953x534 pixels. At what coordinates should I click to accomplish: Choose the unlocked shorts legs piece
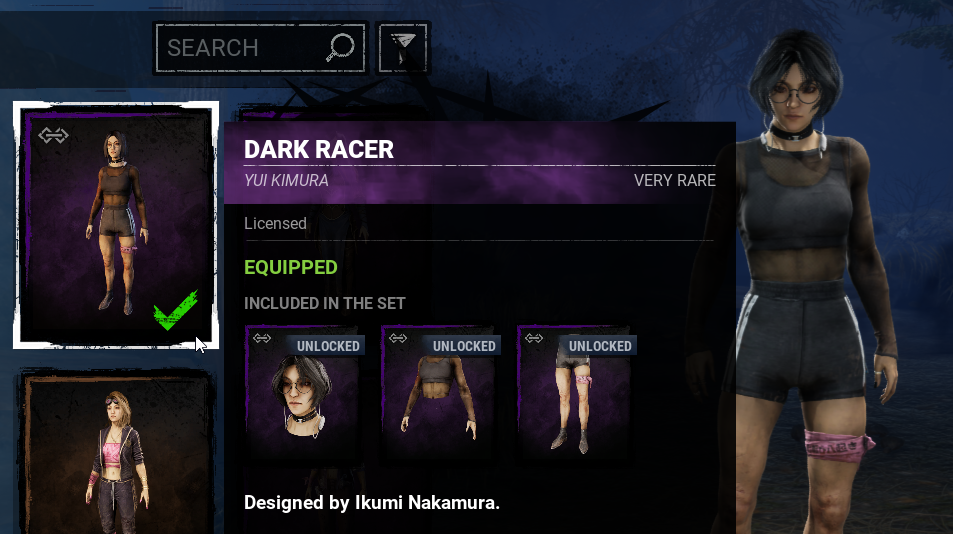coord(575,392)
